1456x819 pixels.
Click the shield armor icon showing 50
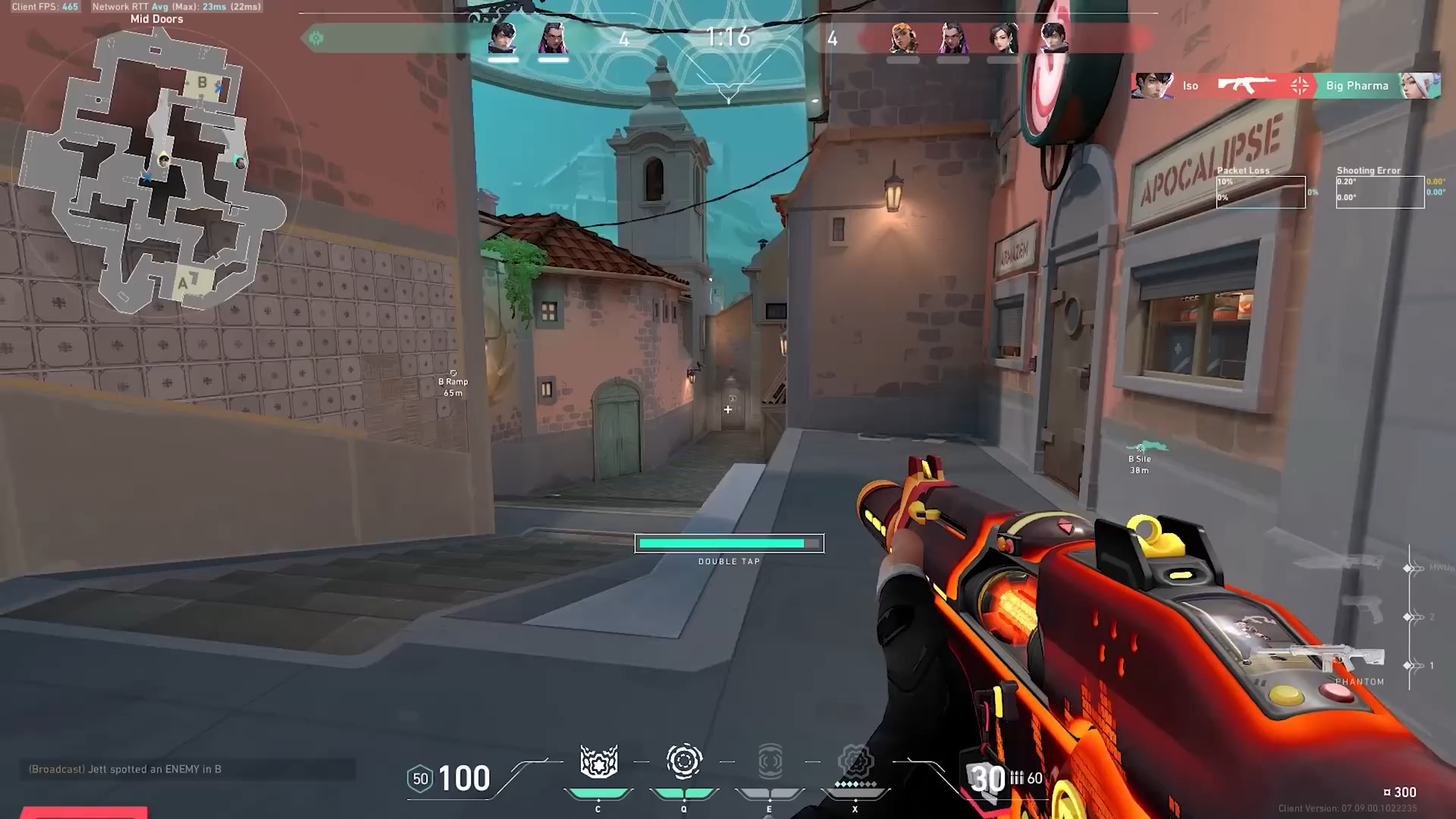(420, 779)
